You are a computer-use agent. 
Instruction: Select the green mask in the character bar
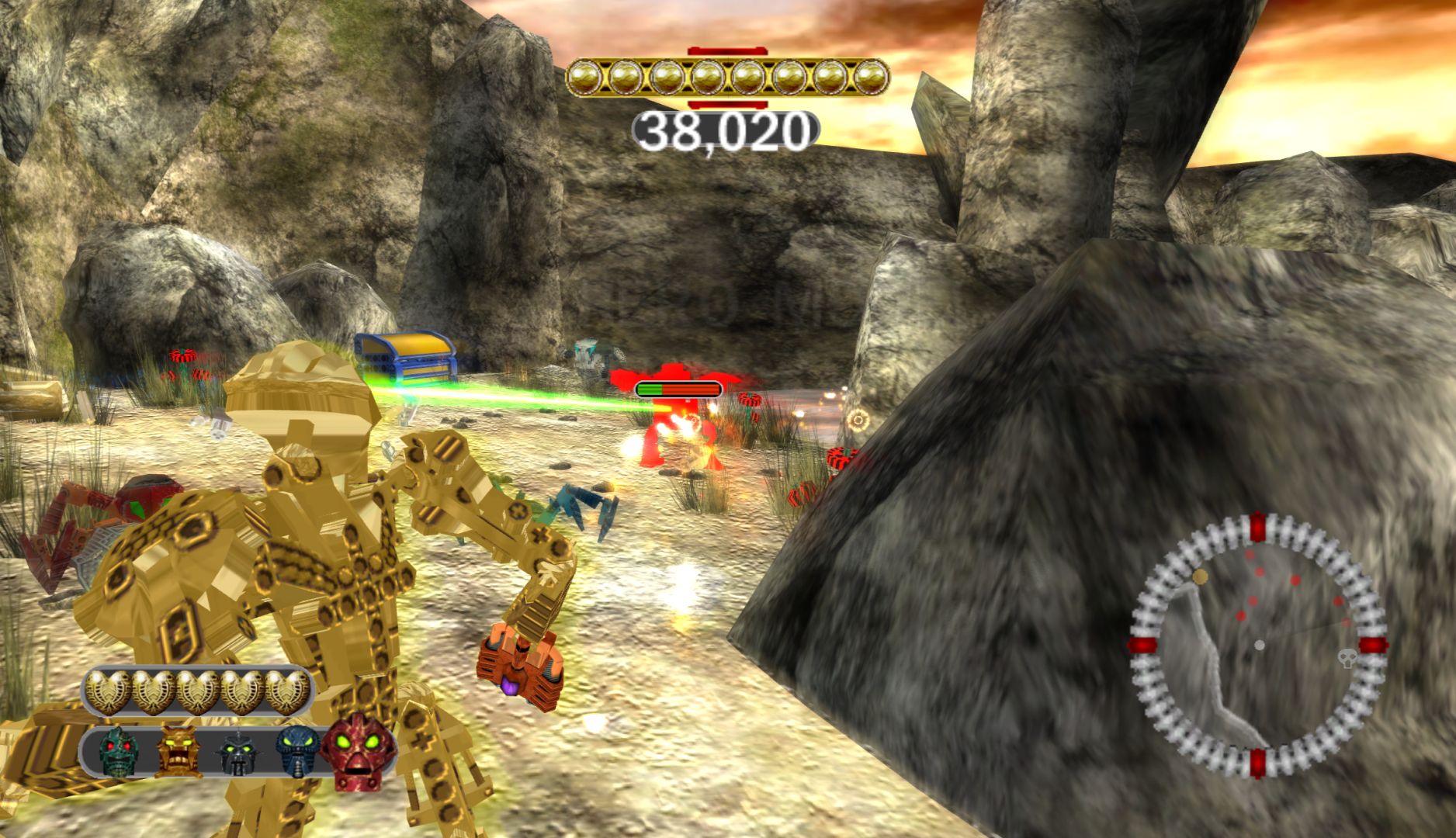[118, 750]
